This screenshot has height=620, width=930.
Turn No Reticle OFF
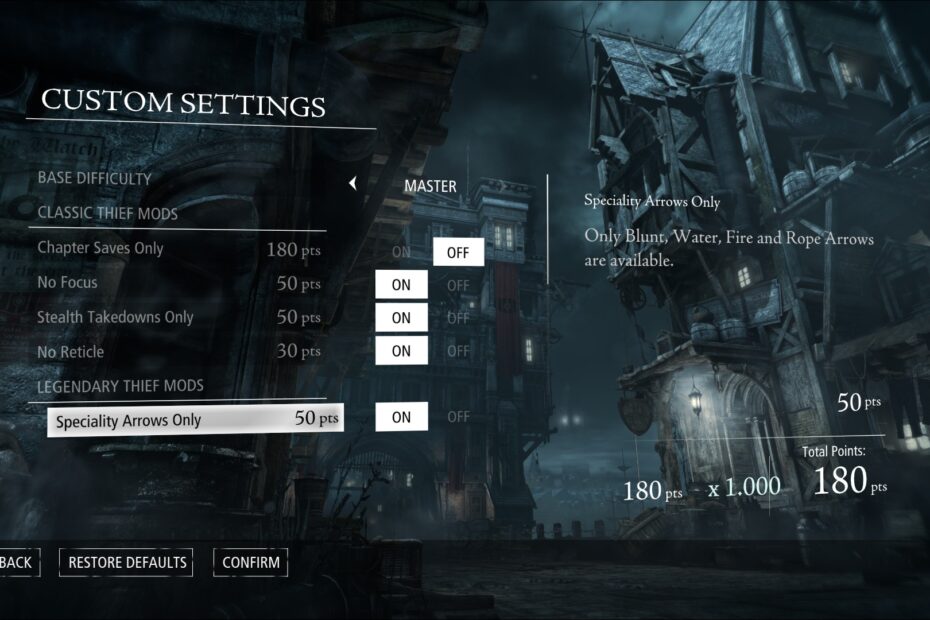pos(458,351)
